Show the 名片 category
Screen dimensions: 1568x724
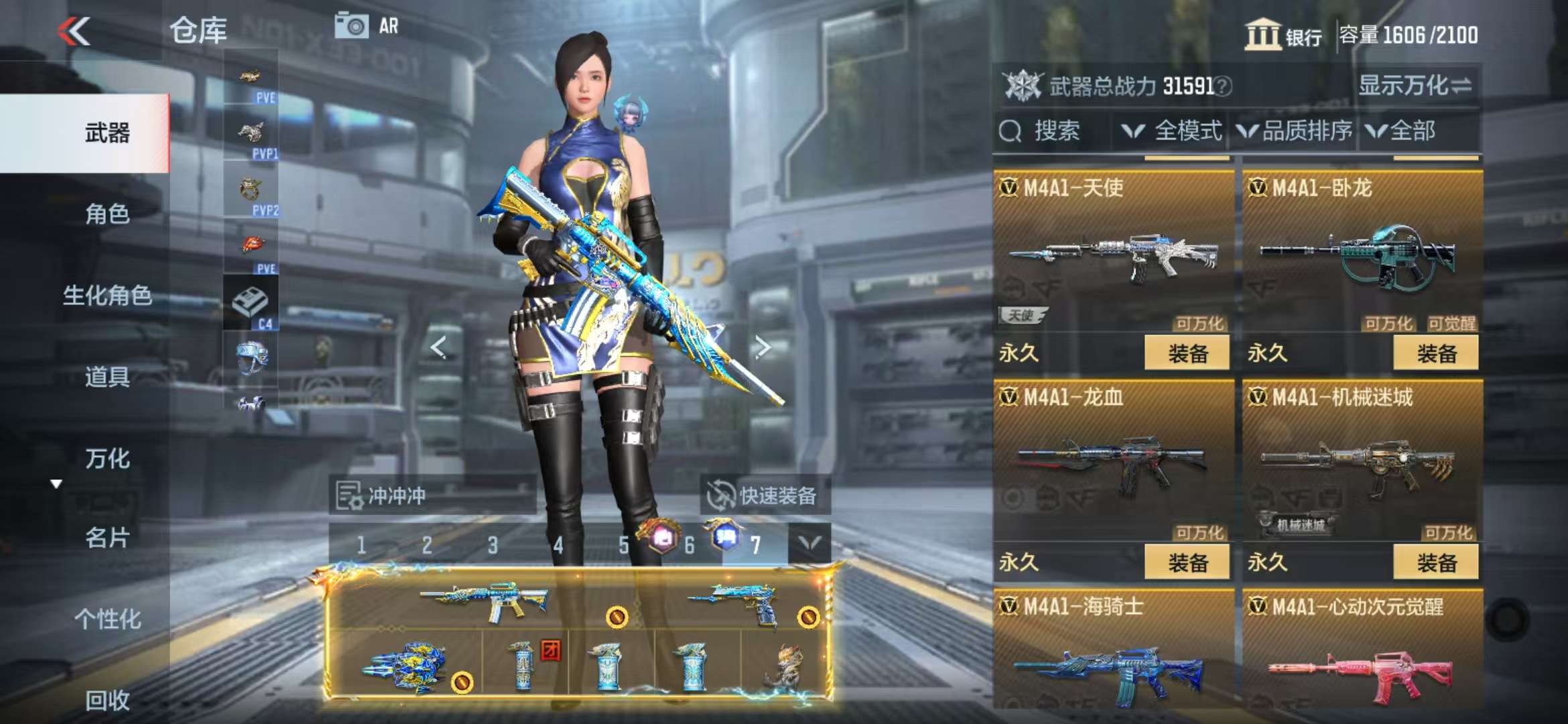click(x=107, y=538)
